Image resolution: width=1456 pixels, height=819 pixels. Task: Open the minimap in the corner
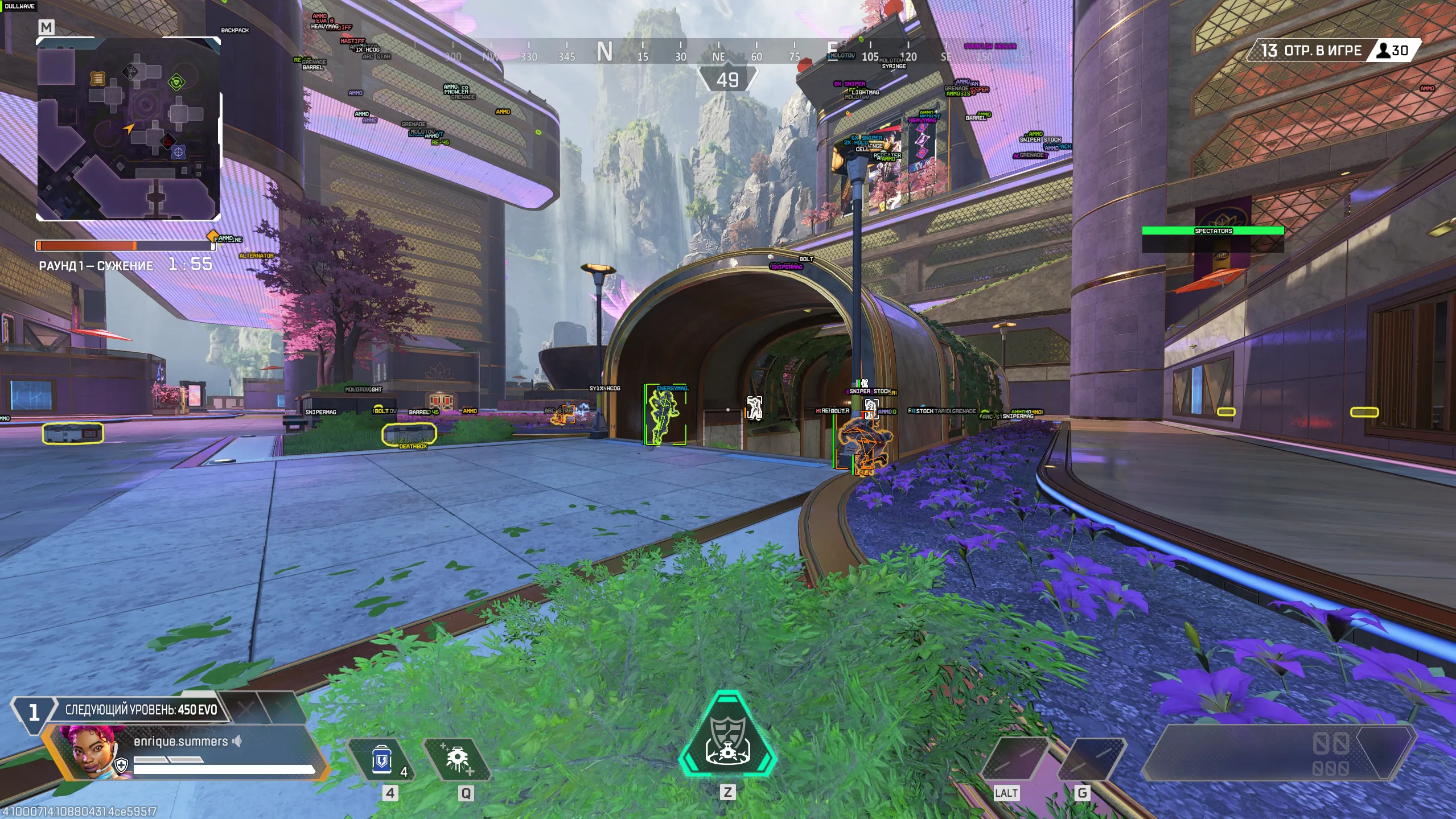tap(128, 129)
